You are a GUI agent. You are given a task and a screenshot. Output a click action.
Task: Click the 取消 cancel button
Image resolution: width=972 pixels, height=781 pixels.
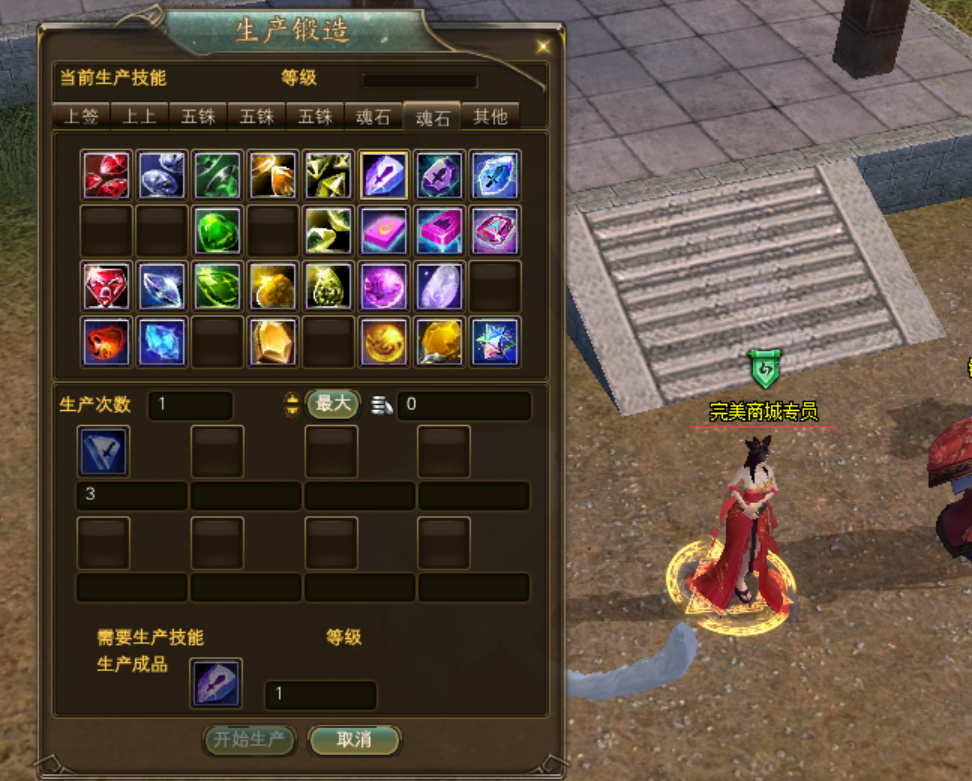(354, 740)
